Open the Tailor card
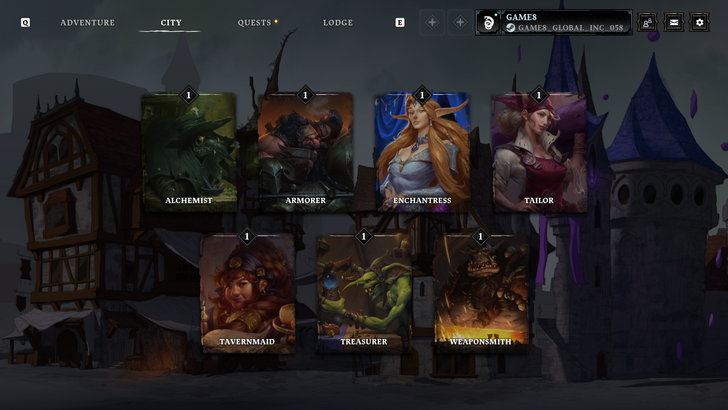 (x=539, y=151)
